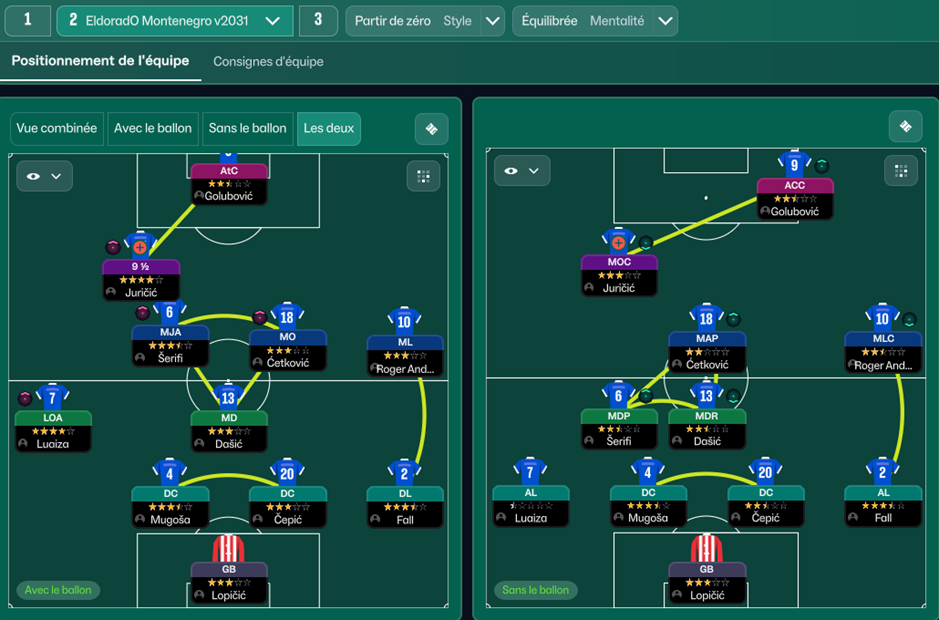Select goalkeeper Lopičić on the left pitch
Screen dimensions: 939x620
coord(229,580)
